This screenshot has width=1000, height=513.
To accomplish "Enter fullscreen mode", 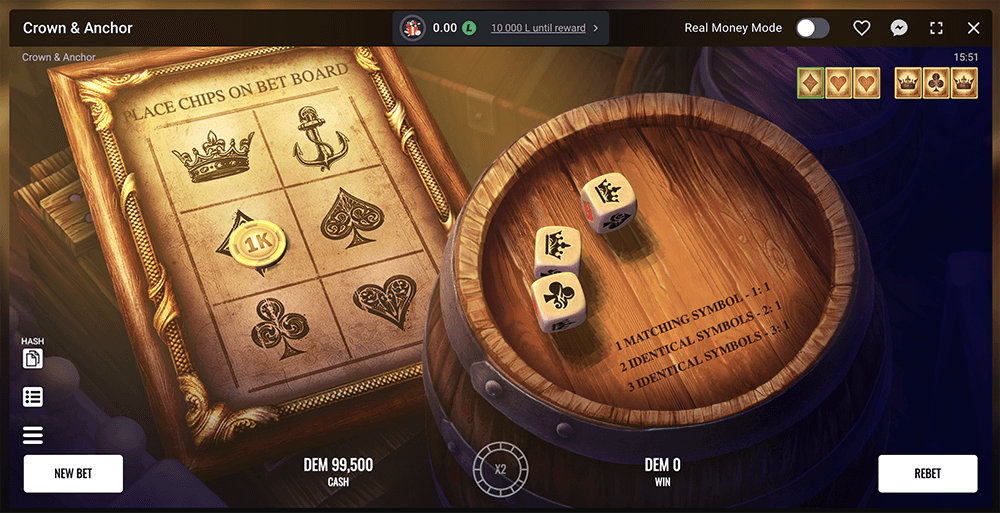I will point(937,28).
